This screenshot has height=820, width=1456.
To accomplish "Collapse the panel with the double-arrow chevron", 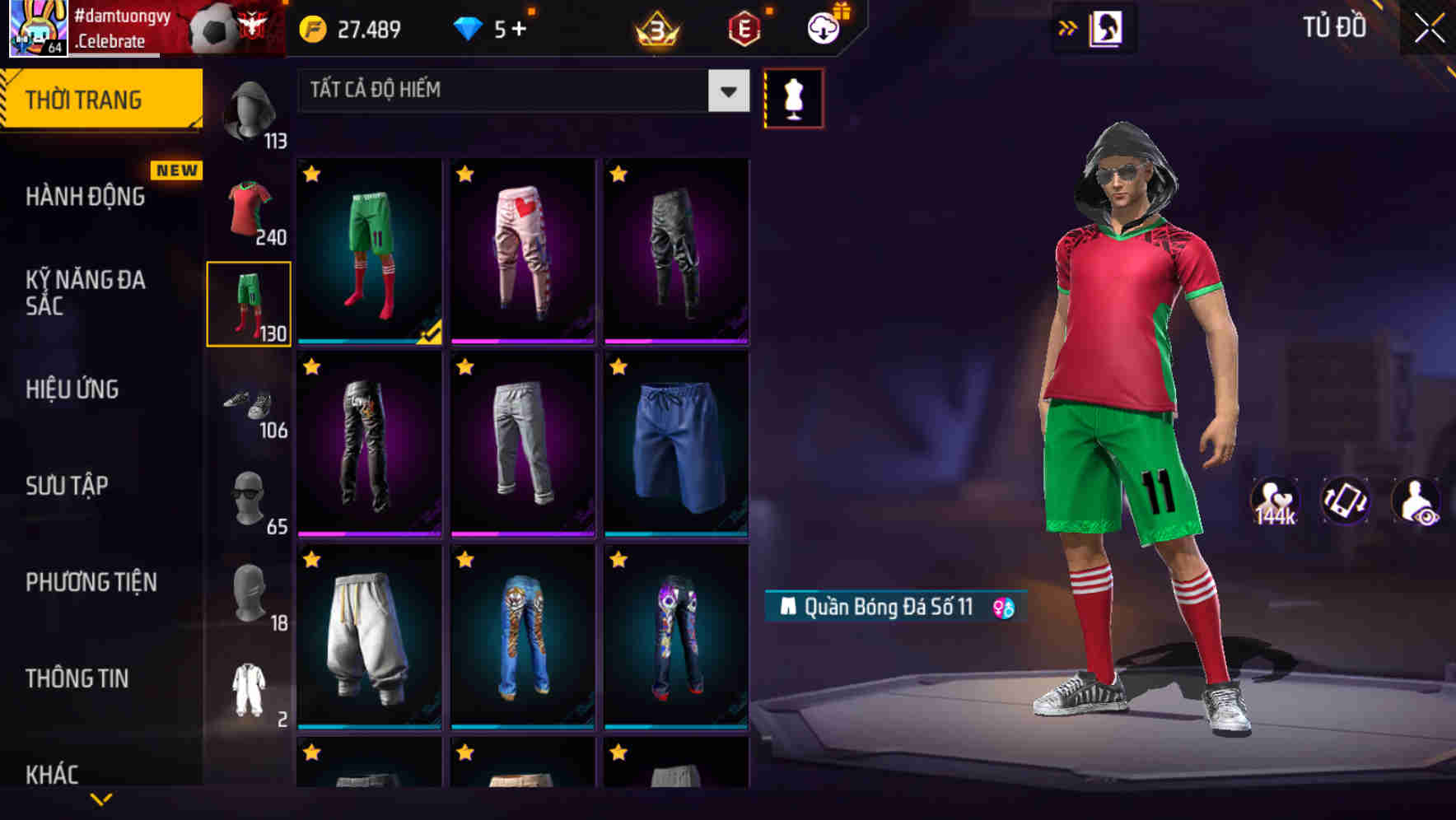I will point(1068,27).
